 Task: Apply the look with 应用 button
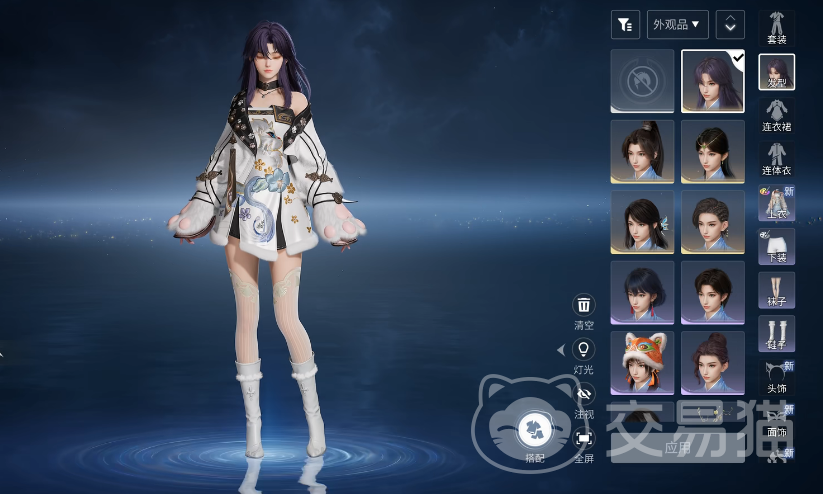pyautogui.click(x=678, y=447)
